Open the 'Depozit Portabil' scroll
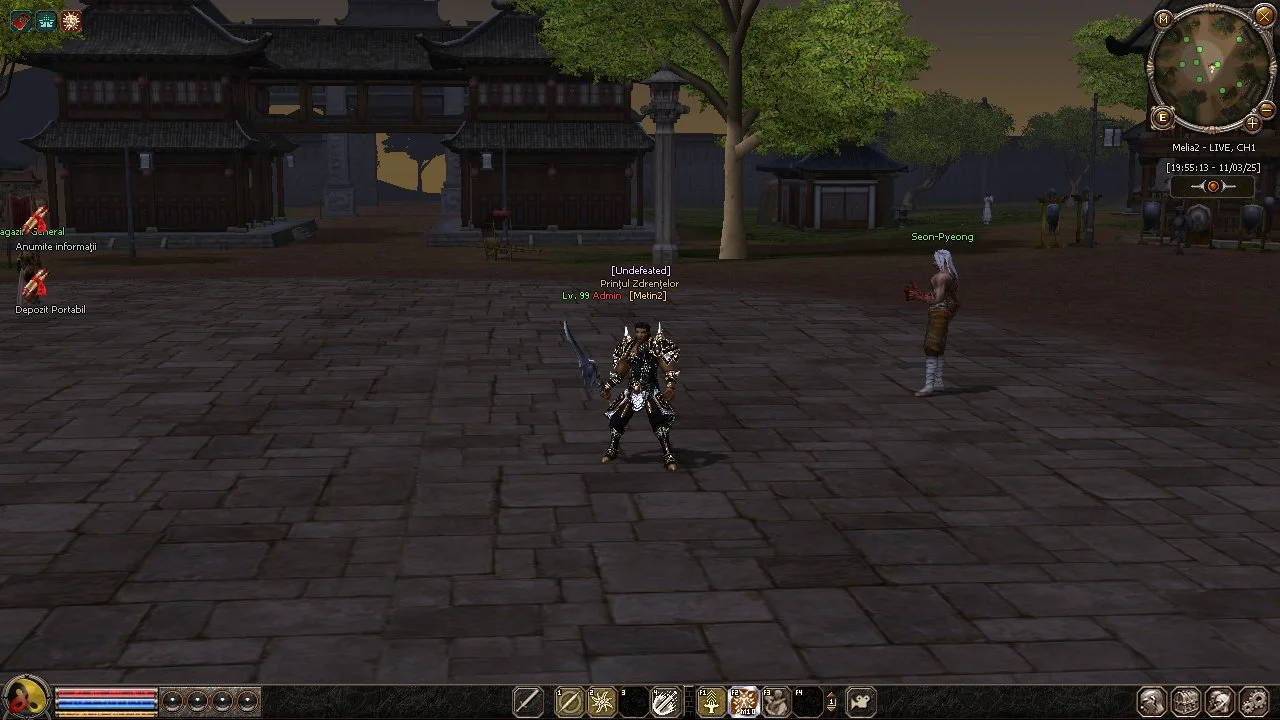Viewport: 1280px width, 720px height. (x=35, y=288)
